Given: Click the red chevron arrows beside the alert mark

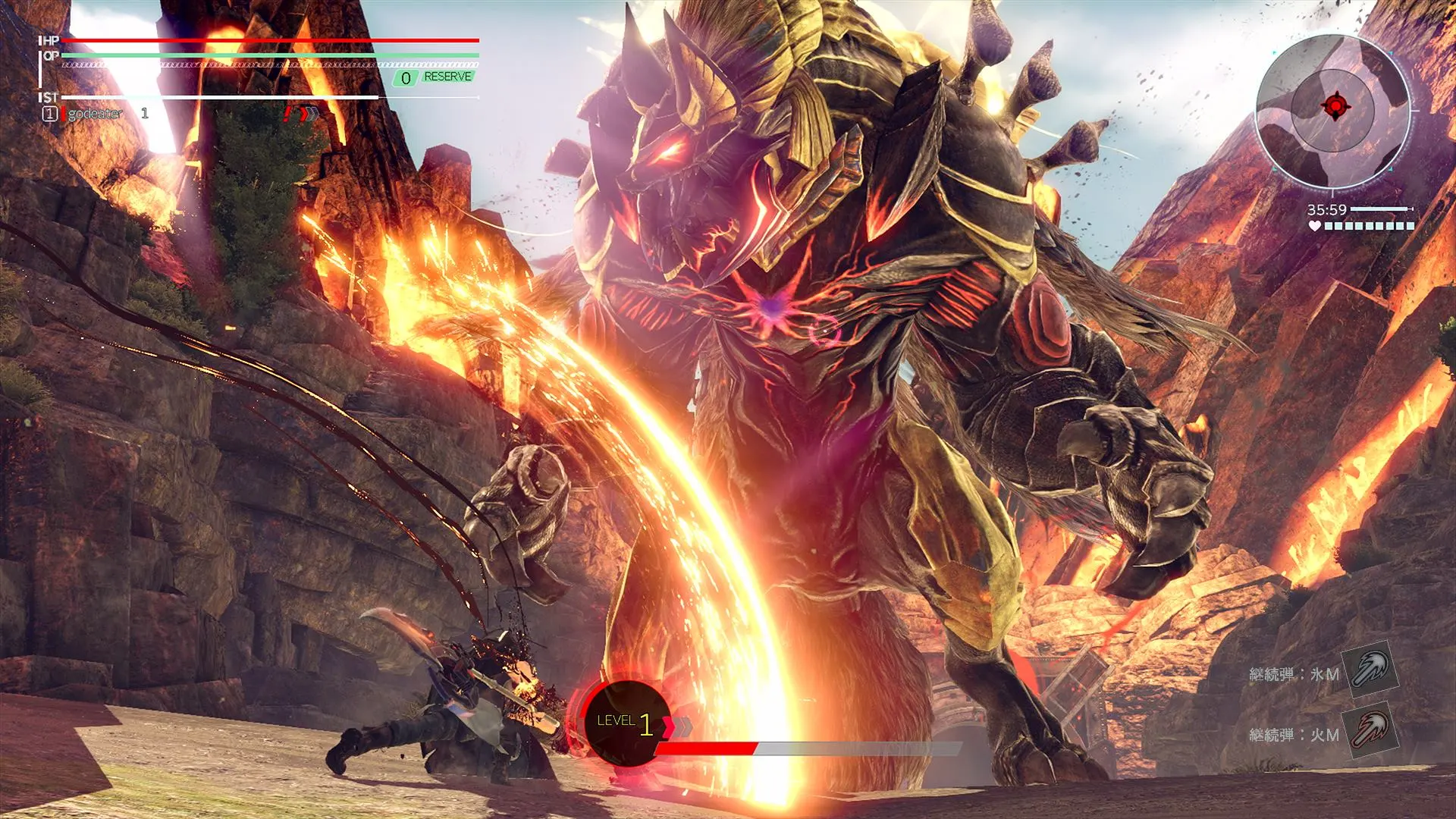Looking at the screenshot, I should click(306, 114).
